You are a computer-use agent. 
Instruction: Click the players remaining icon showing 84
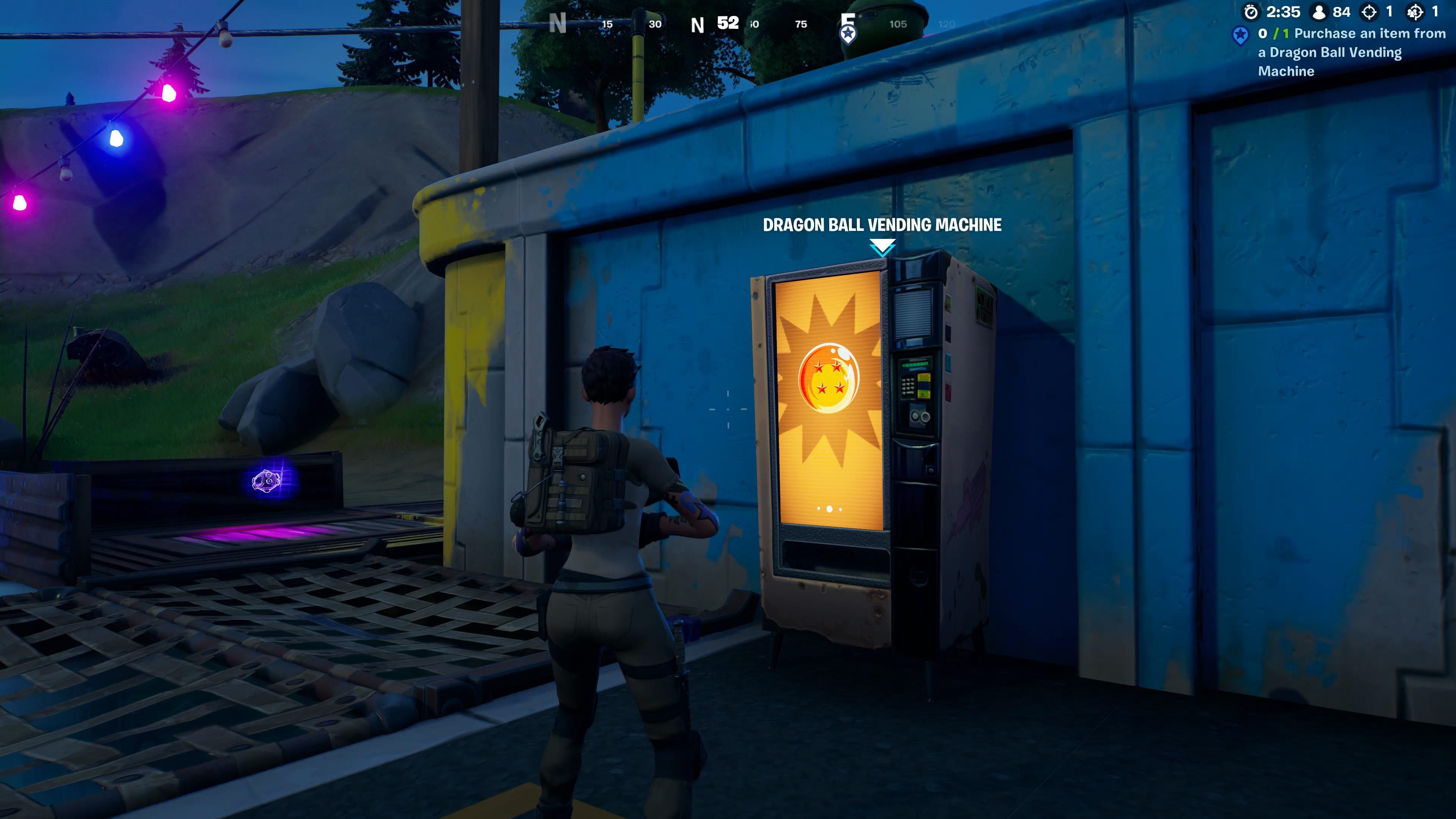point(1319,11)
